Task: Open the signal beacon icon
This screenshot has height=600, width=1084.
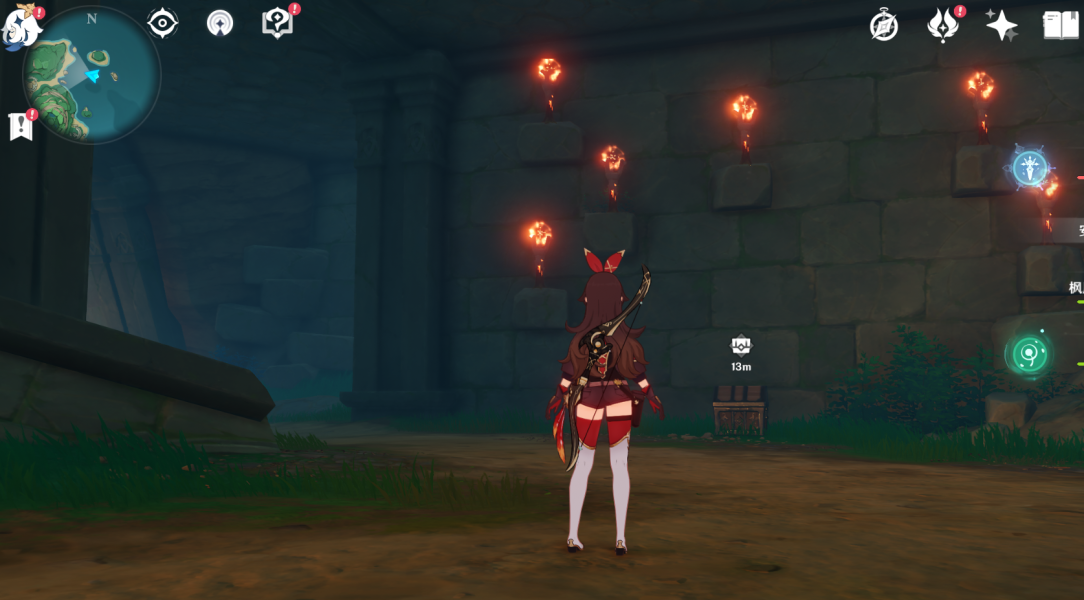Action: (x=220, y=23)
